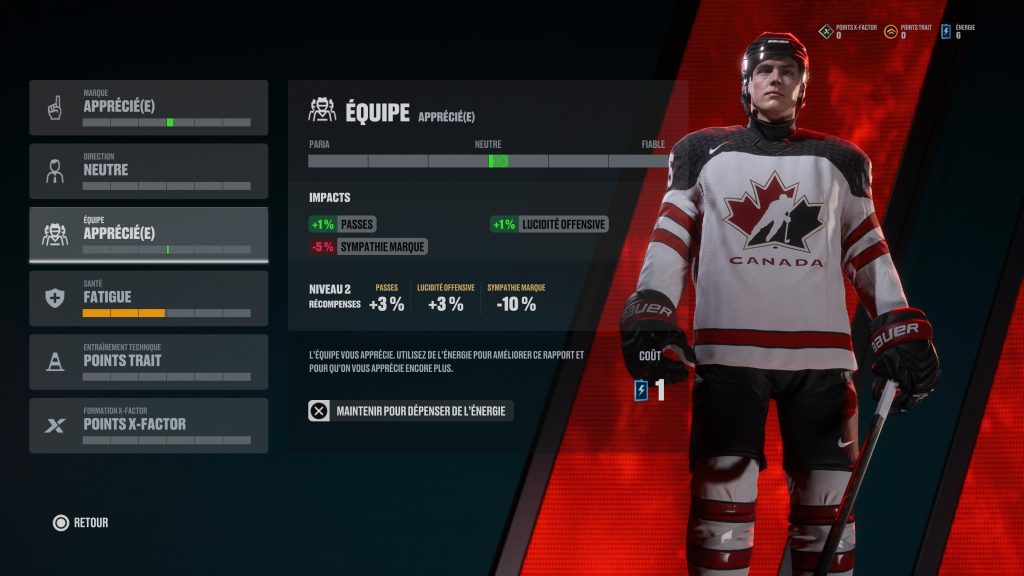Click Maintenir pour dépenser de l'énergie

tap(411, 410)
